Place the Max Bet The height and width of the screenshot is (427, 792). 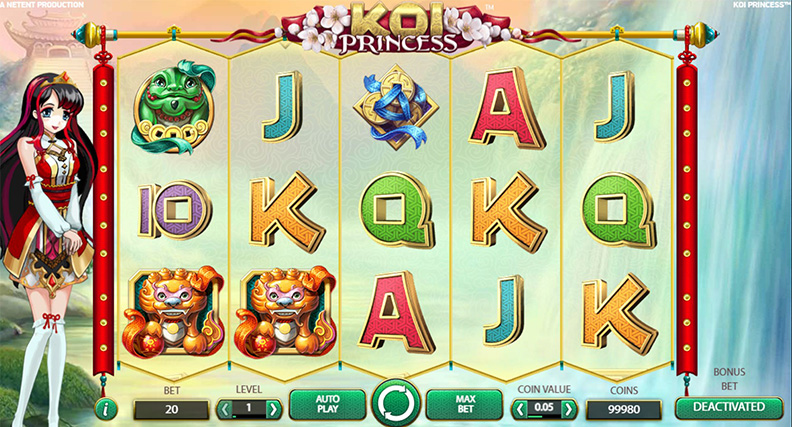[463, 405]
